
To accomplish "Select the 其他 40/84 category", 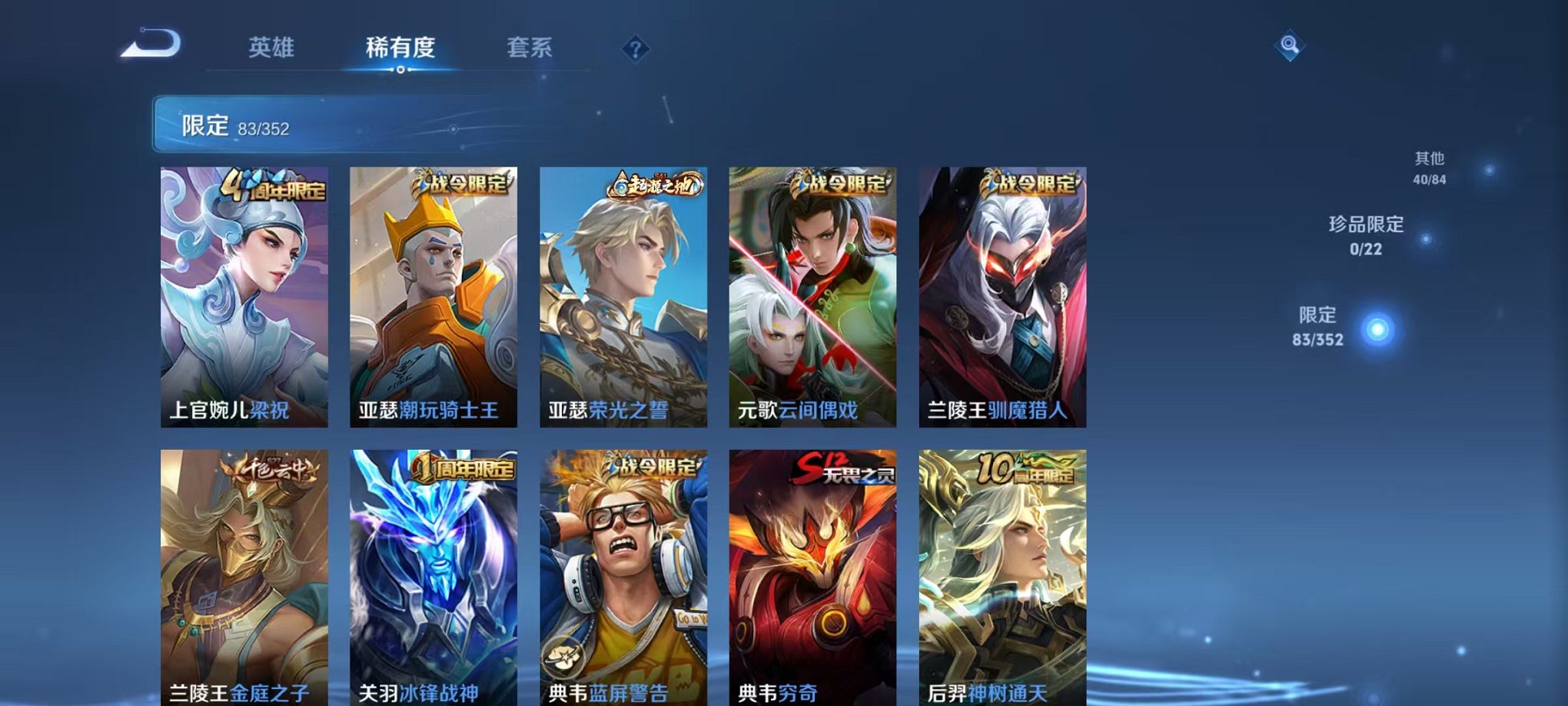I will tap(1430, 169).
